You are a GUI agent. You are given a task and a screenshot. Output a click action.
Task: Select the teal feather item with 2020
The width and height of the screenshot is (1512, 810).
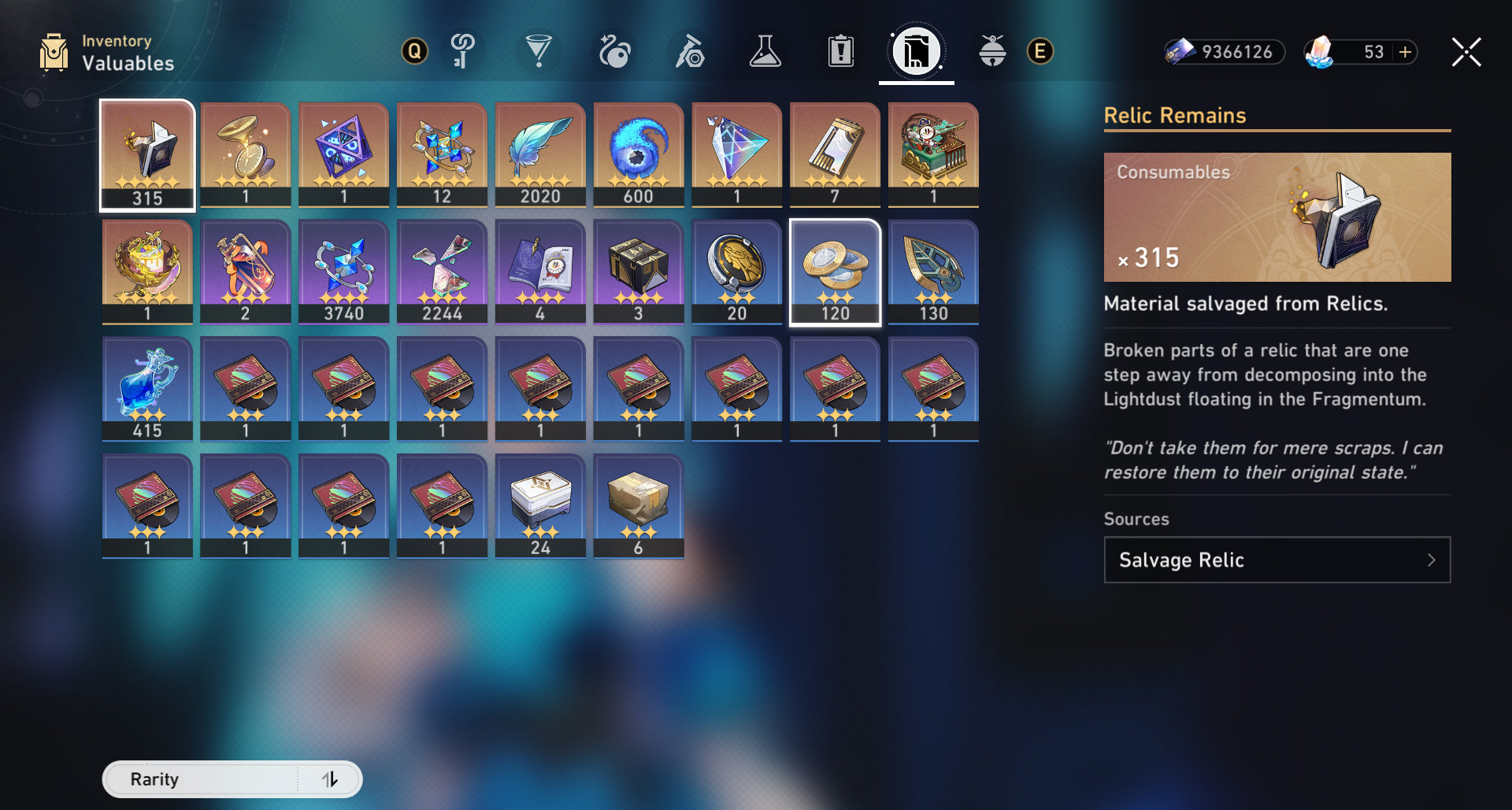[540, 155]
